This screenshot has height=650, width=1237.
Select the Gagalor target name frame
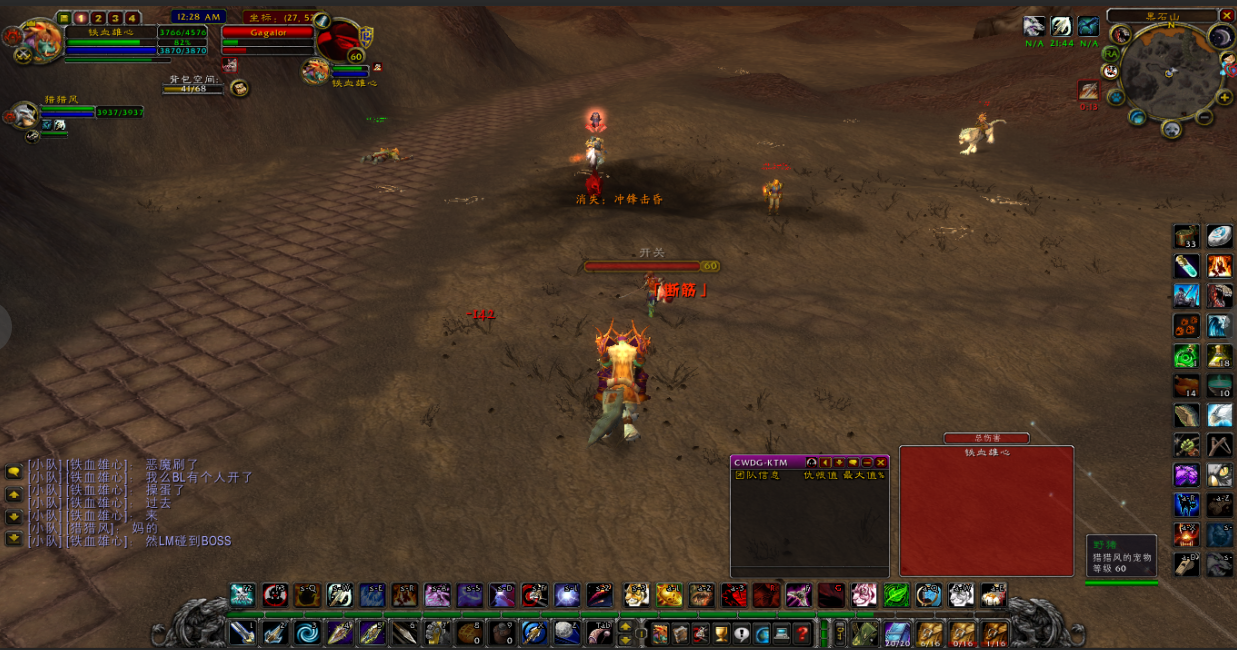click(267, 32)
